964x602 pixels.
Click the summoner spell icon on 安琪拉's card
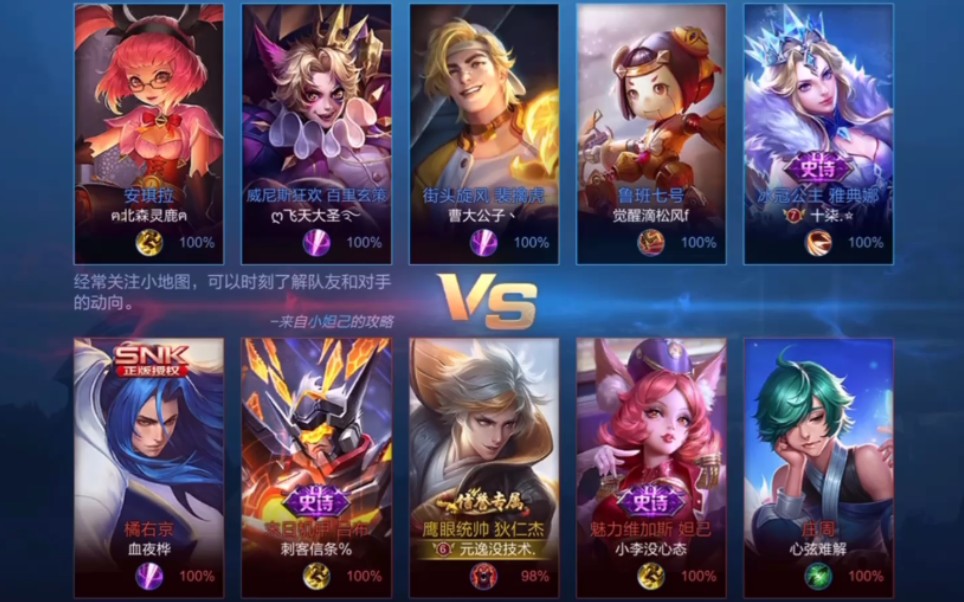(x=150, y=242)
